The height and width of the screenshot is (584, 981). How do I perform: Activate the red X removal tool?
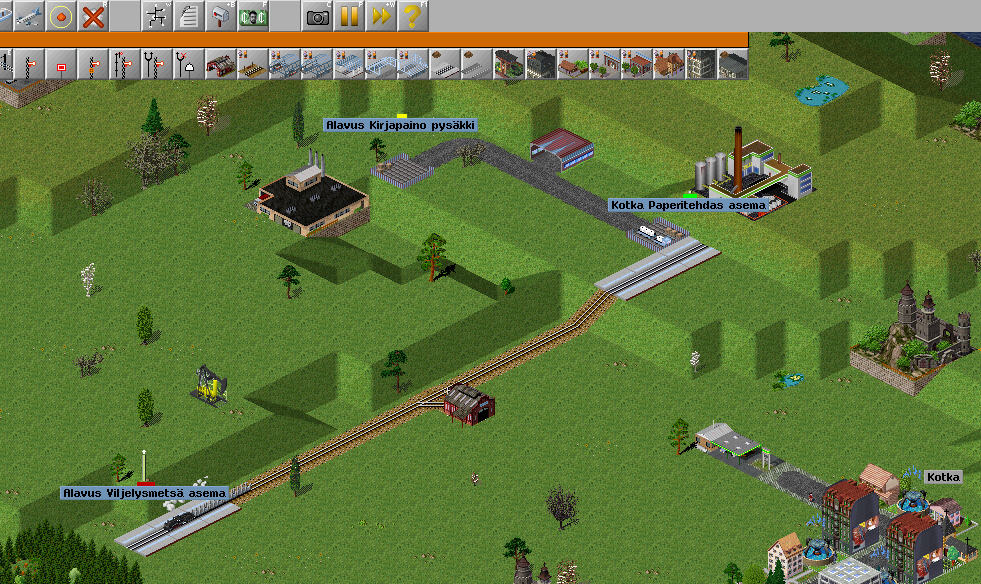[x=93, y=15]
